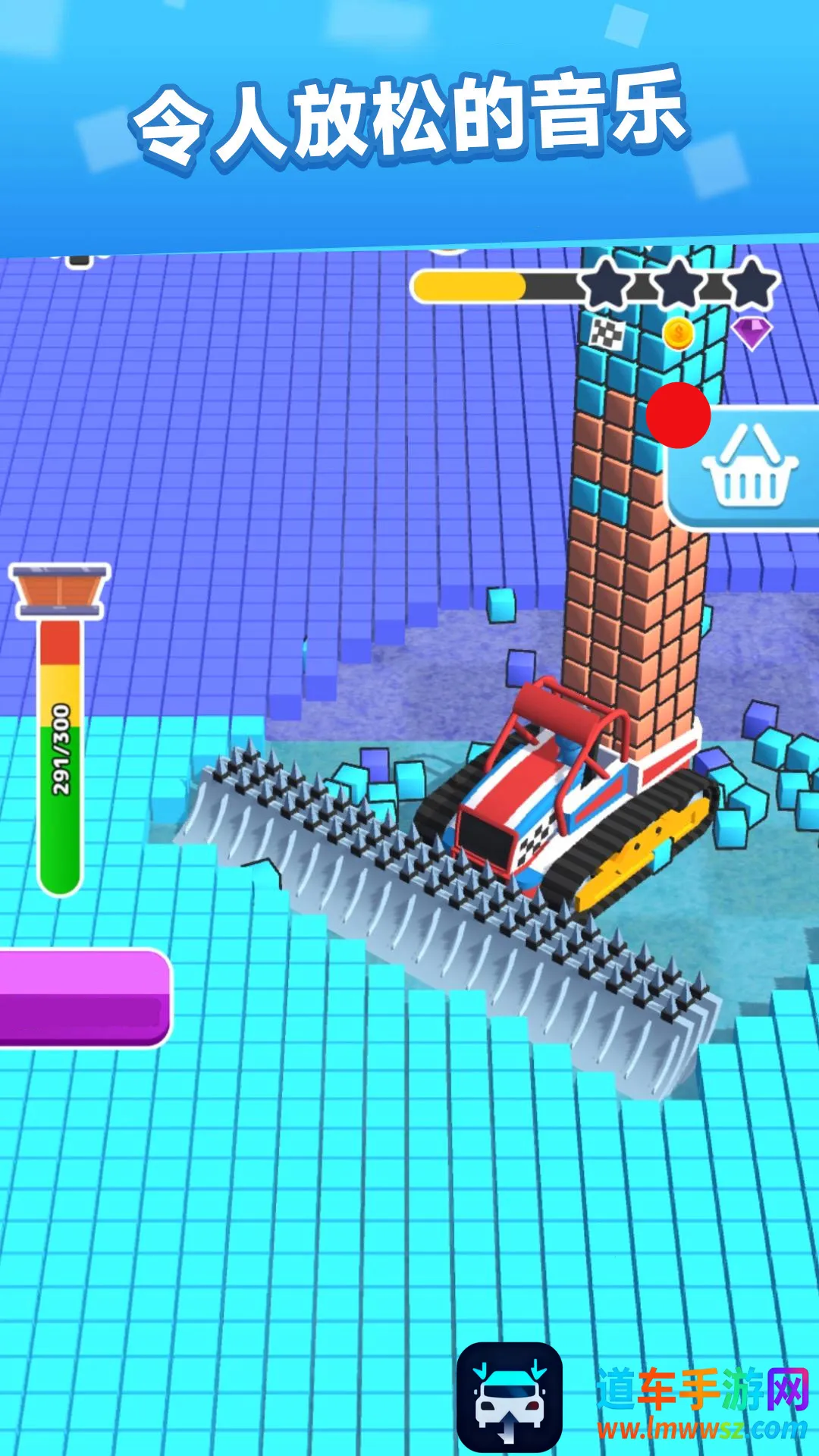The image size is (819, 1456).
Task: Tap the blank purple button
Action: (x=83, y=998)
